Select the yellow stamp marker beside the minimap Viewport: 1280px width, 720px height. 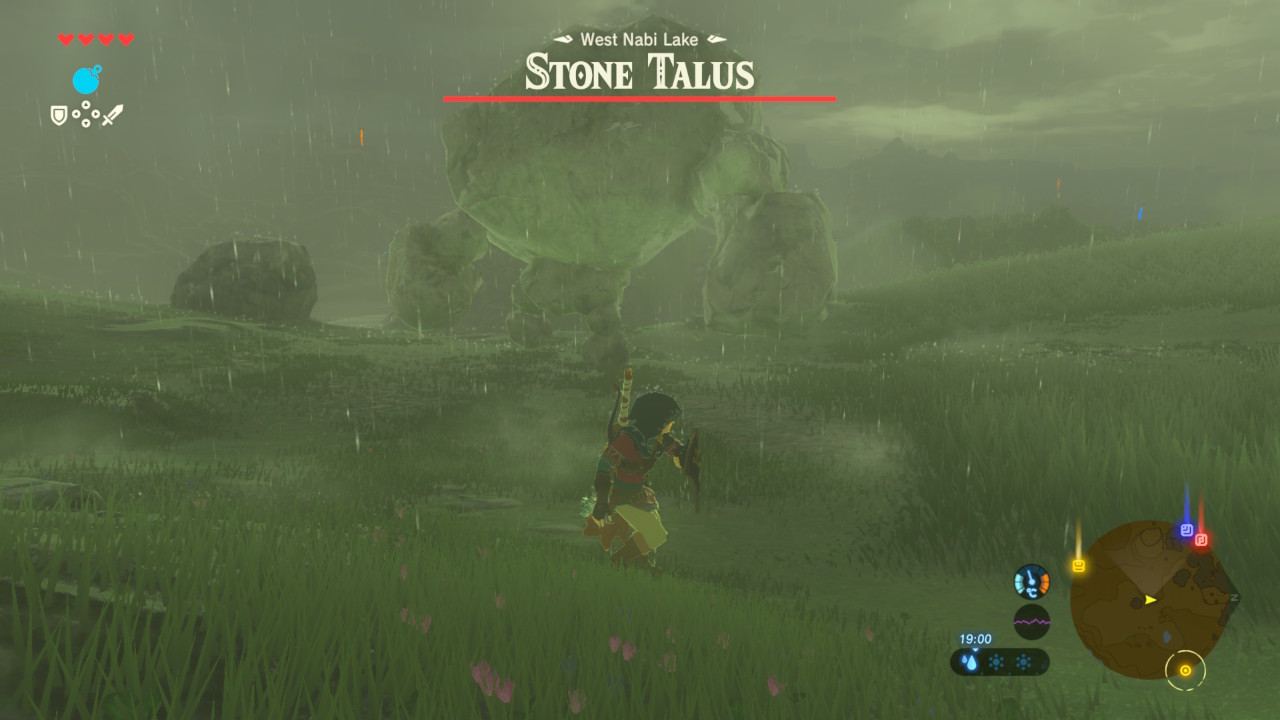(1078, 566)
